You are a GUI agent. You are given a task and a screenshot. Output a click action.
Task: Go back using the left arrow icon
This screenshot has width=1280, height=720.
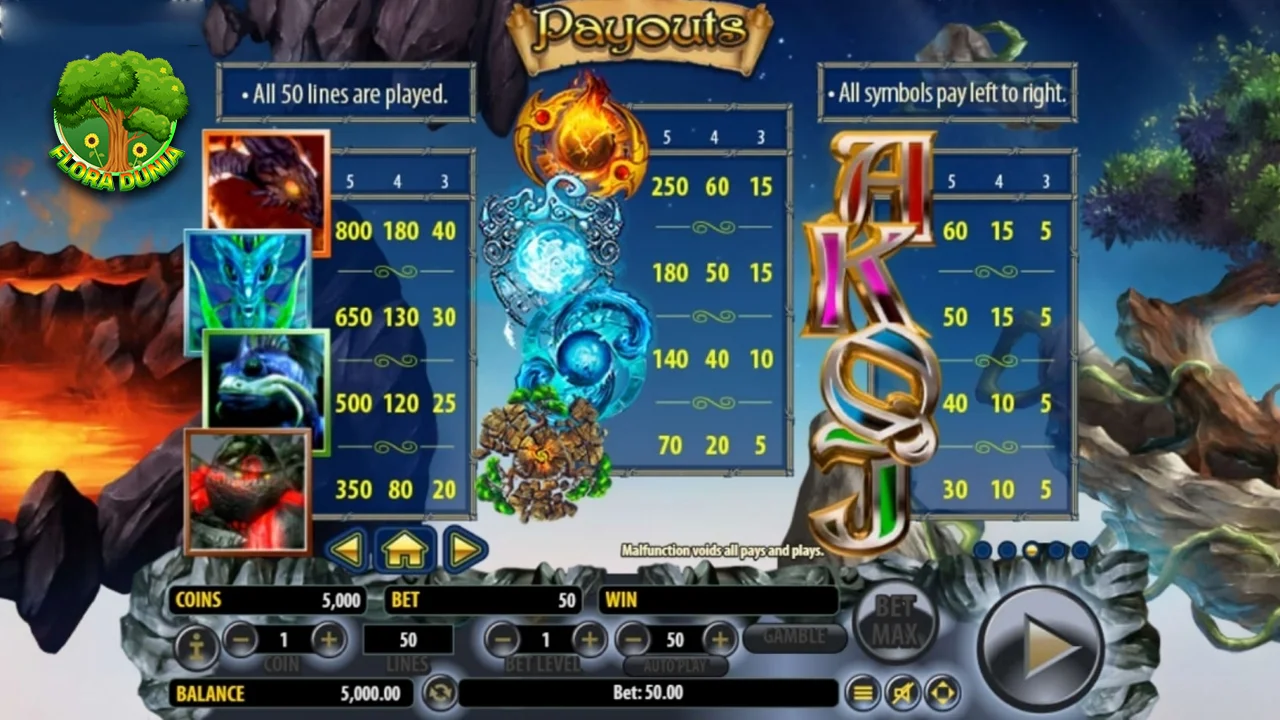point(349,548)
